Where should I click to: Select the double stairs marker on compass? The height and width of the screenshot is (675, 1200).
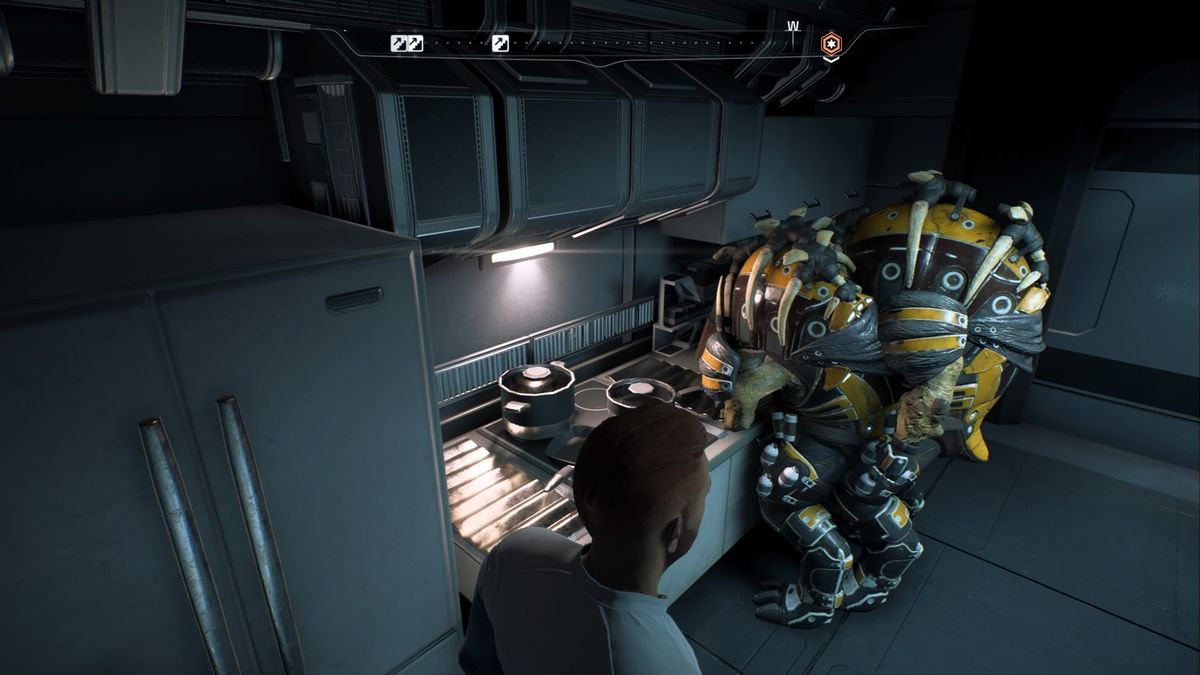tap(407, 43)
